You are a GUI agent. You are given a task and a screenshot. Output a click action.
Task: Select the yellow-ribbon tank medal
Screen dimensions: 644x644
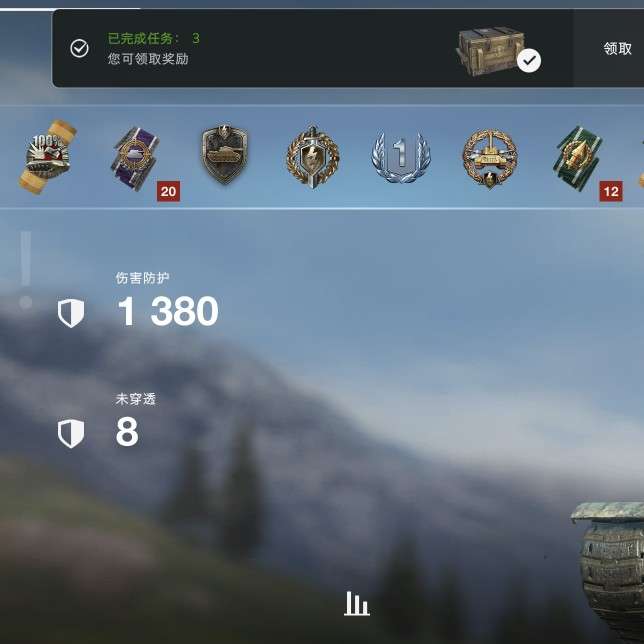(x=48, y=156)
